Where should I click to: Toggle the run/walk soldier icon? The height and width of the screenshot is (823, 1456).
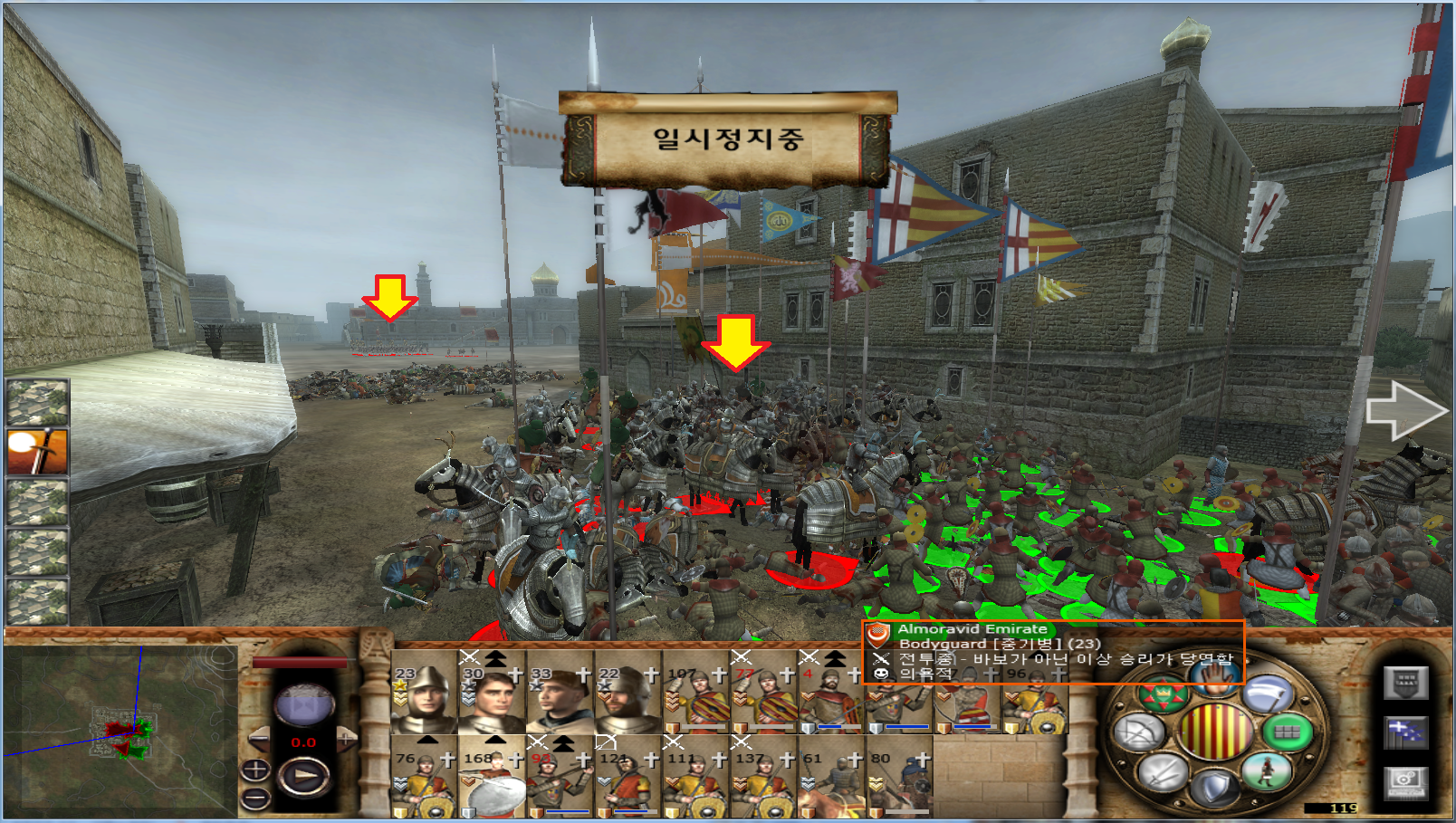pos(1266,771)
